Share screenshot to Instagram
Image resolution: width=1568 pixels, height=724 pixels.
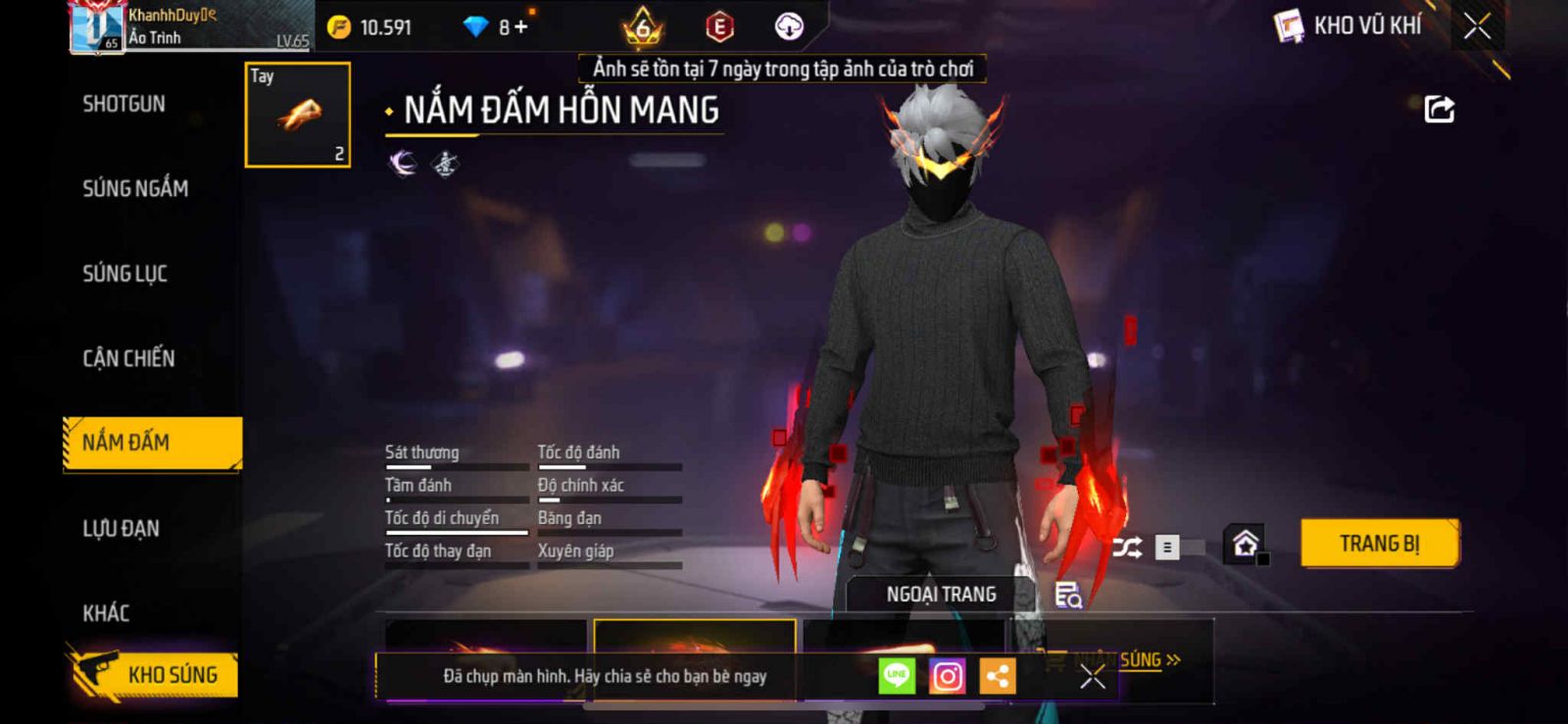(x=947, y=676)
